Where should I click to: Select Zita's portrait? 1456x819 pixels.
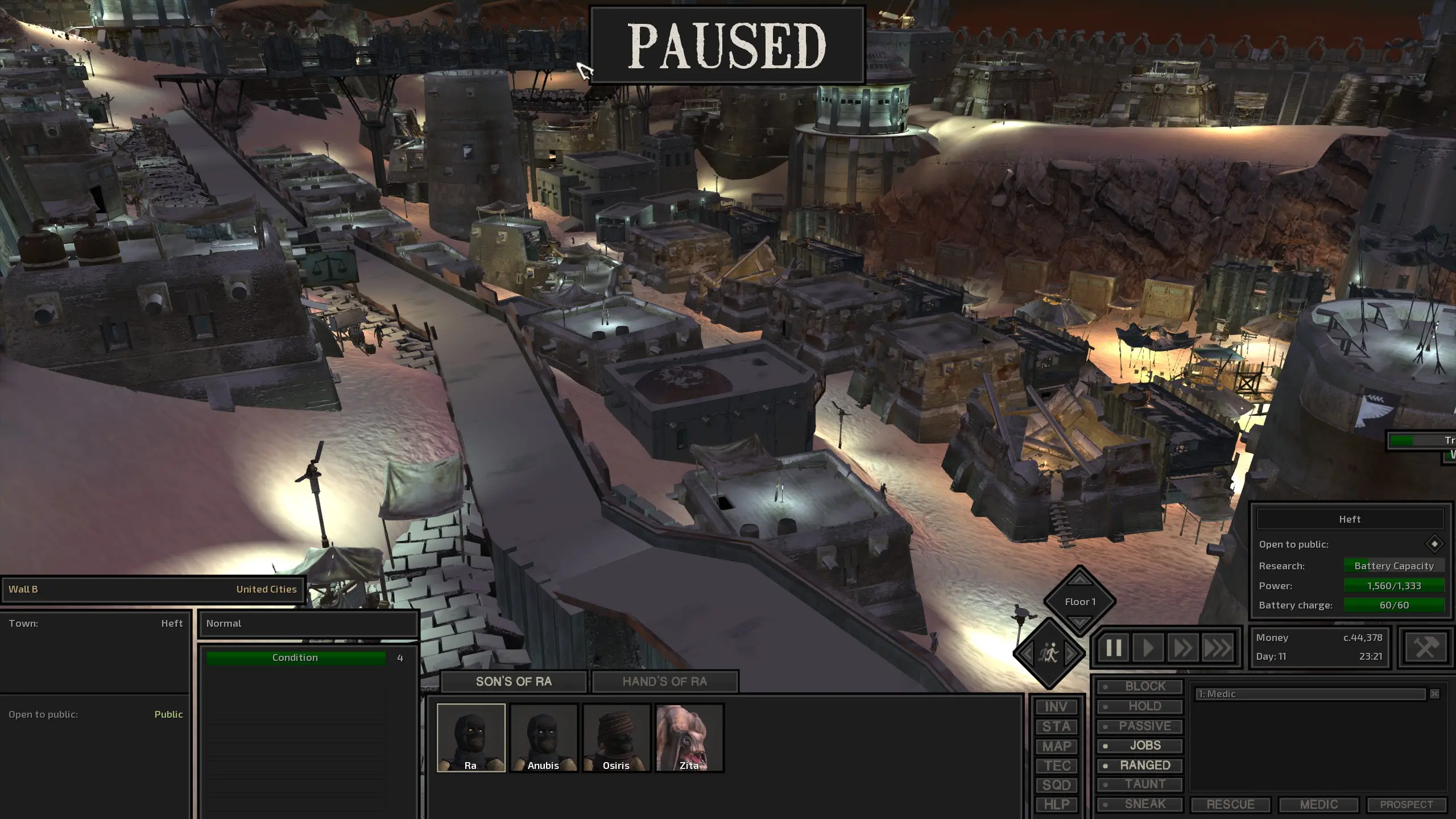point(689,737)
